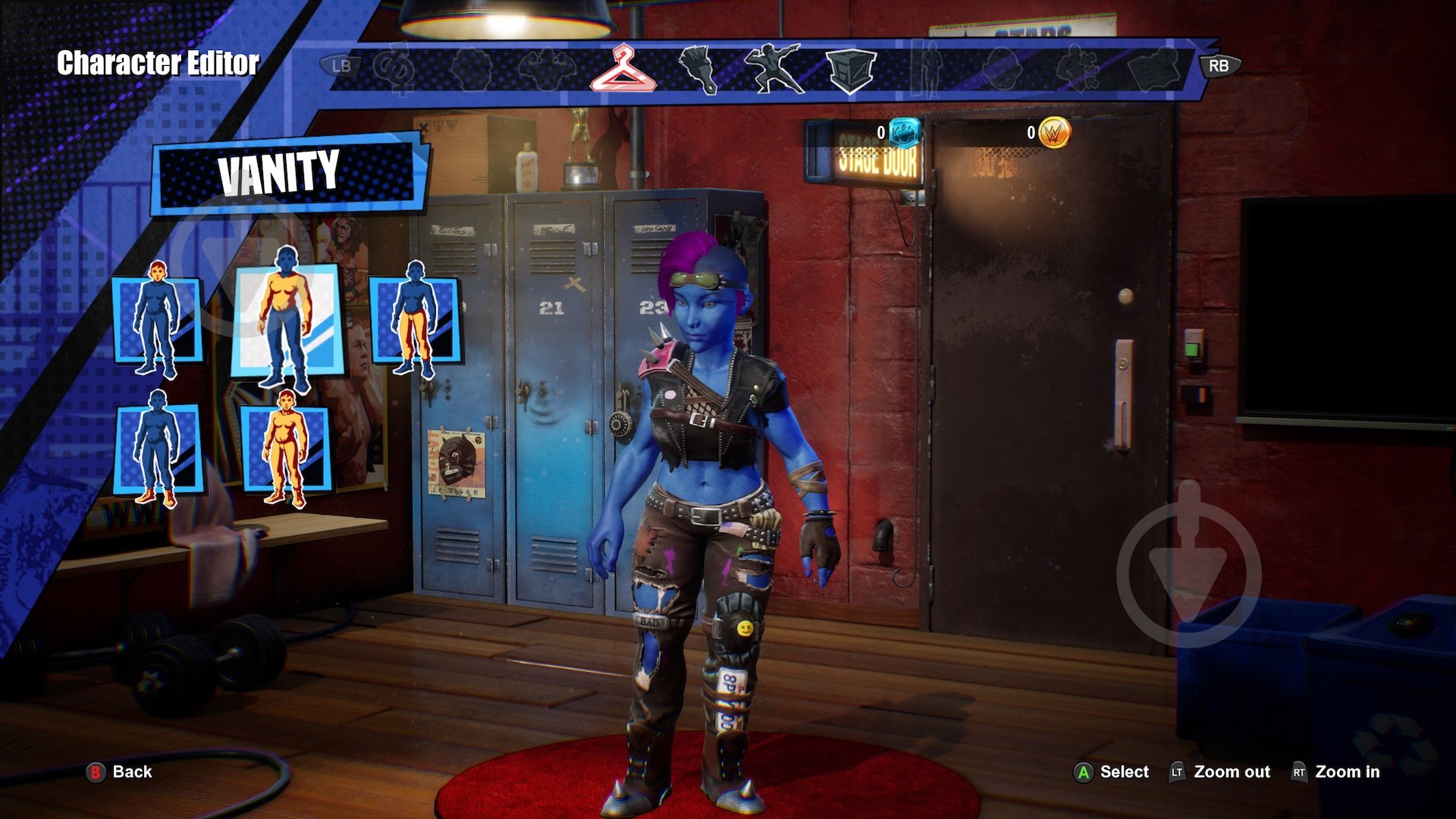Select the legs clothing category tile

(x=414, y=318)
